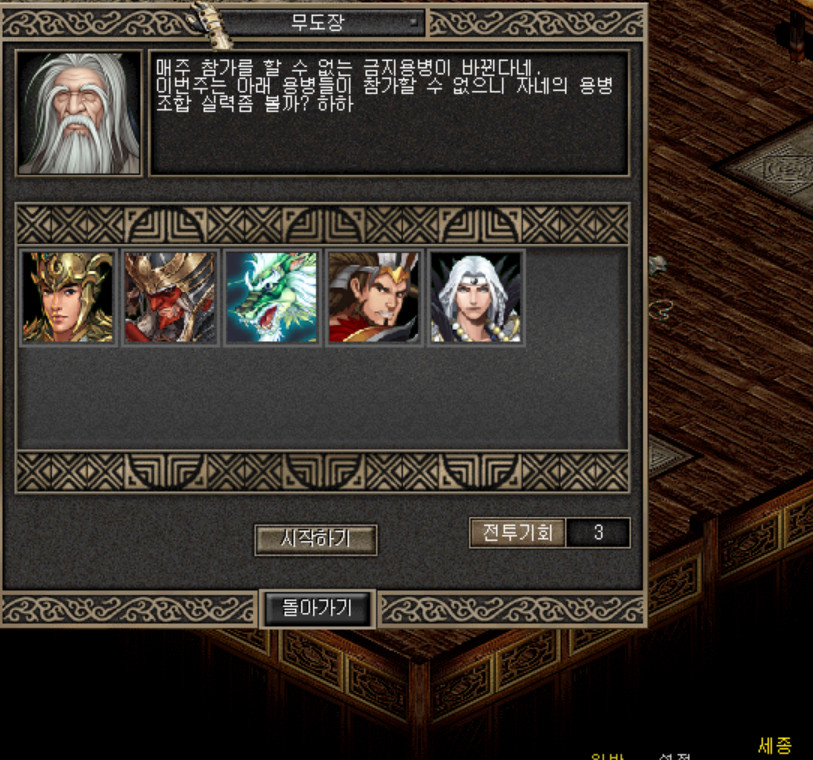Choose the white-haired mercenary portrait

coord(476,297)
